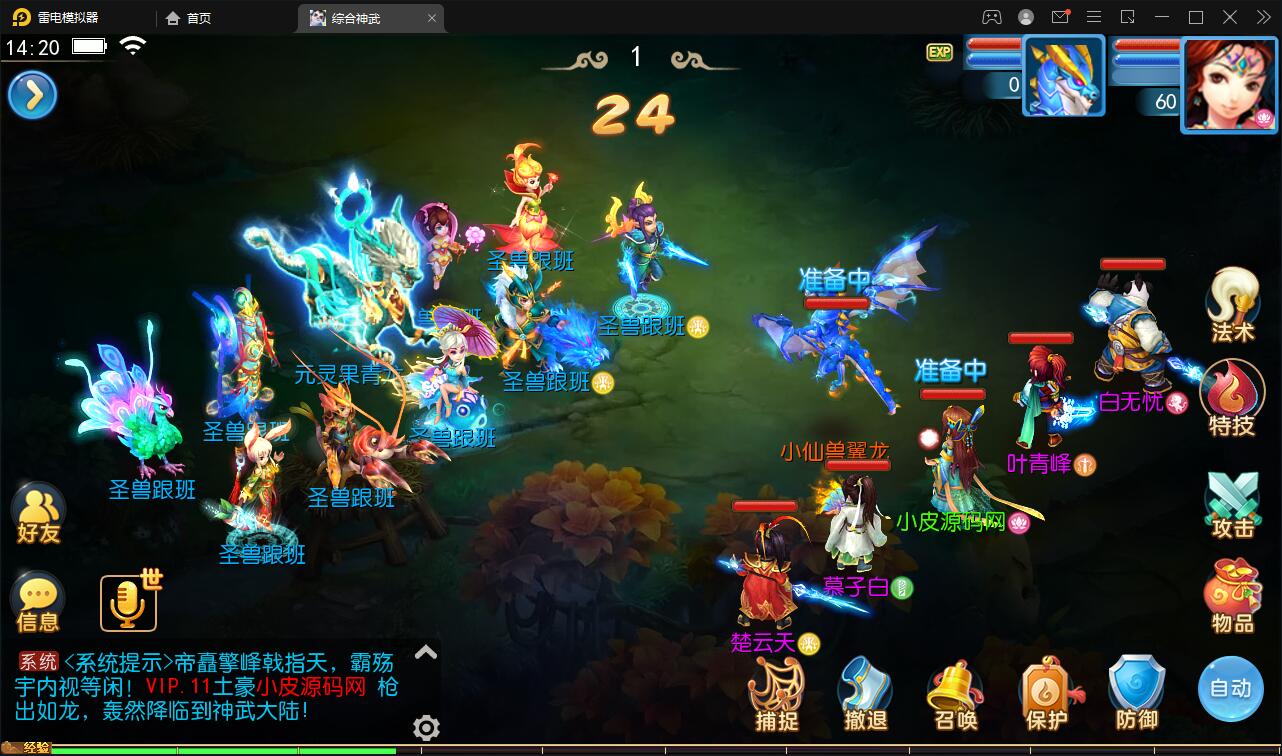Expand the left sidebar arrow panel
This screenshot has height=756, width=1282.
(x=32, y=95)
